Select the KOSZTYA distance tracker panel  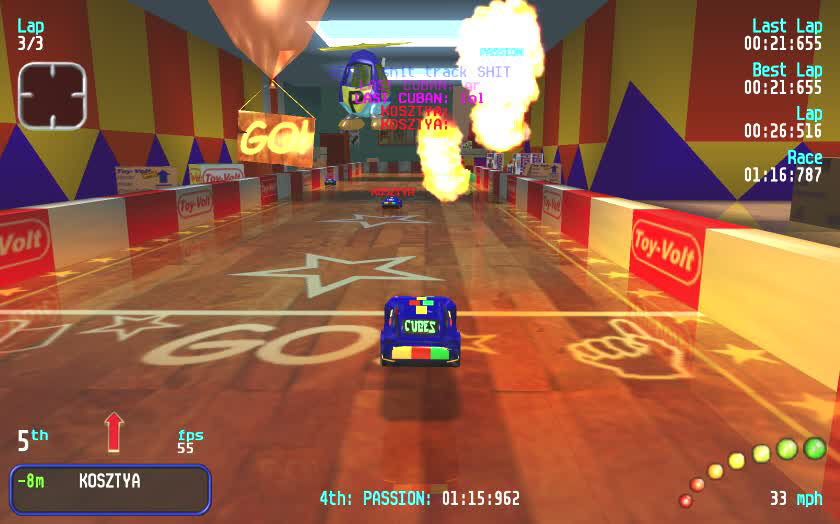(110, 488)
